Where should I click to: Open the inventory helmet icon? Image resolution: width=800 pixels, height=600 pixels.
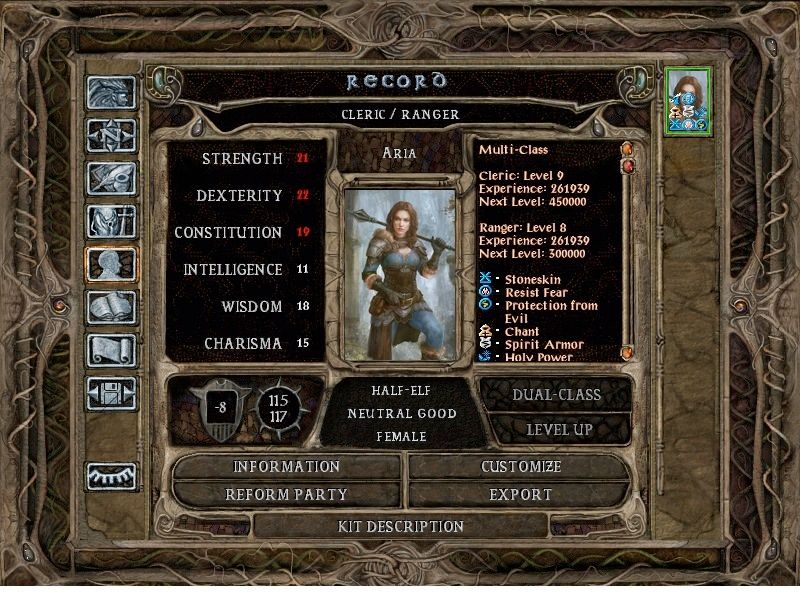click(110, 220)
